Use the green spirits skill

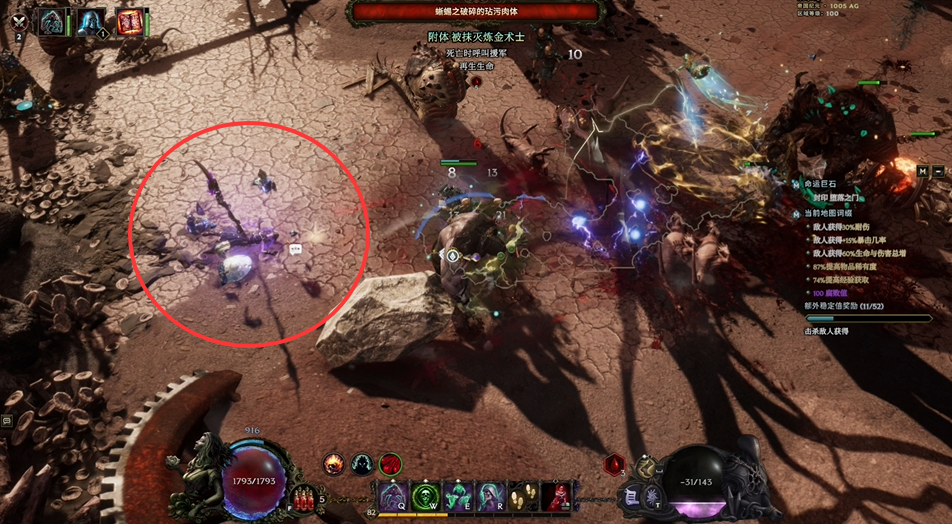point(458,497)
